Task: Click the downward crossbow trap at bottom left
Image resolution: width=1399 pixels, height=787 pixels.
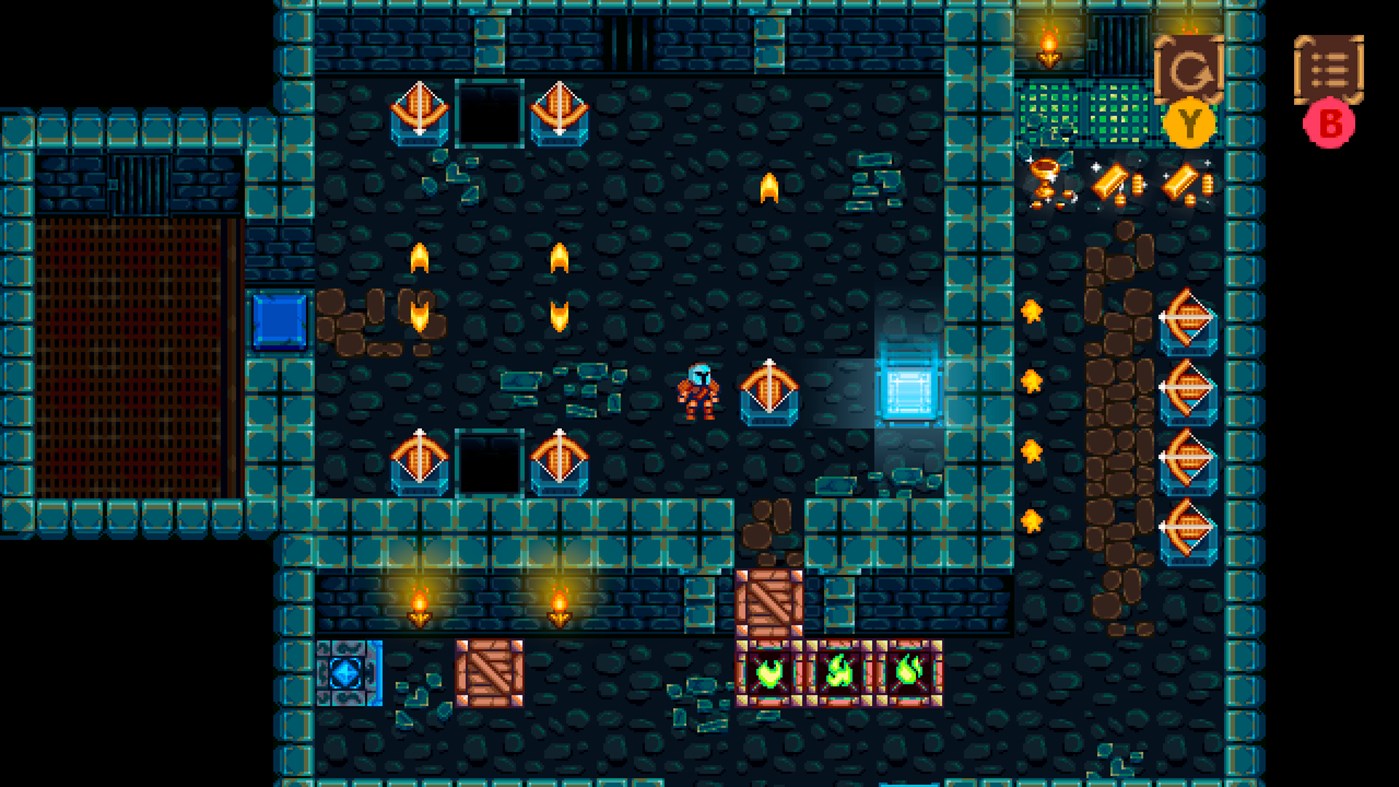Action: (x=420, y=460)
